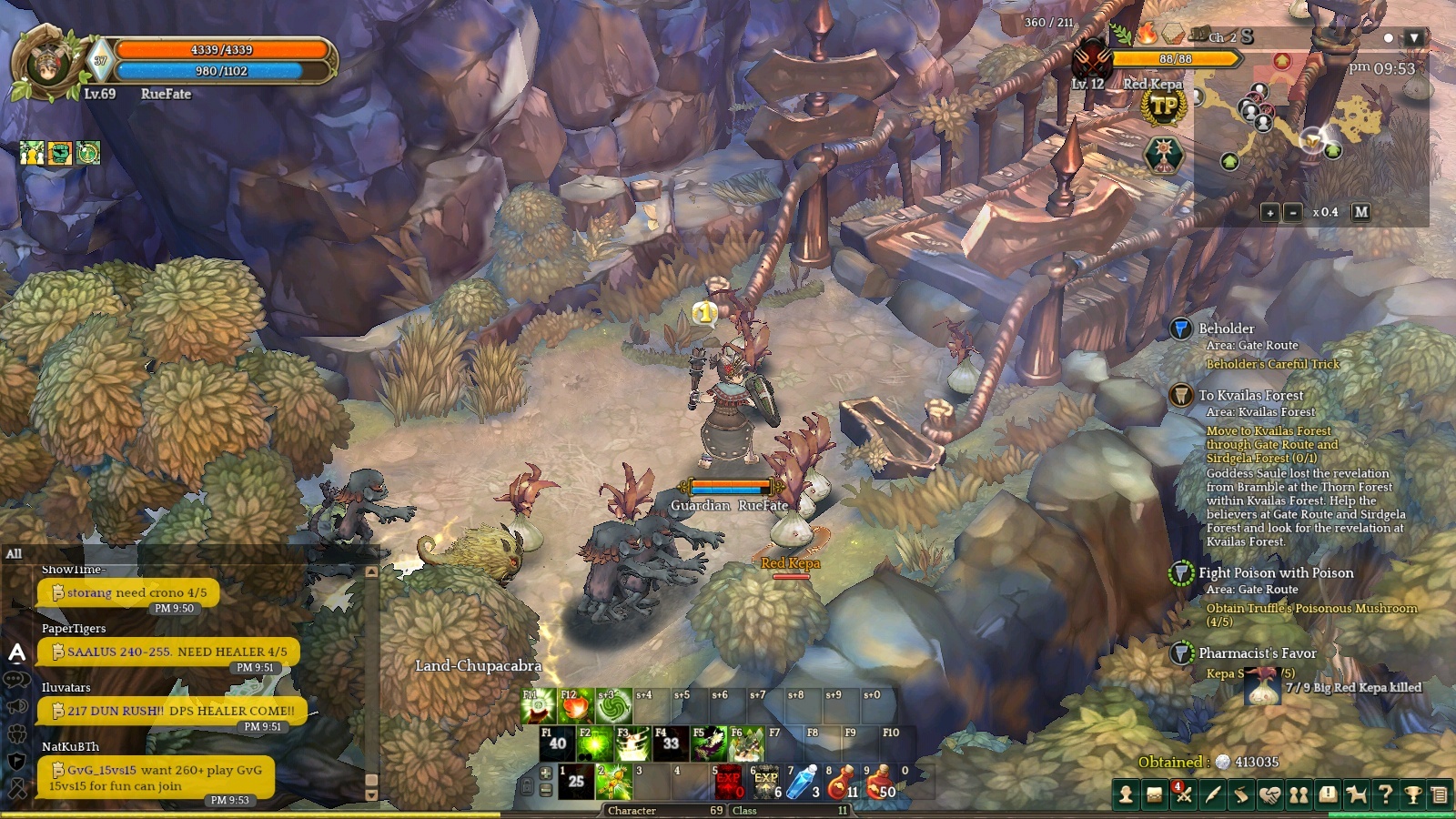
Task: Open the pet companion dog button
Action: click(x=1356, y=794)
